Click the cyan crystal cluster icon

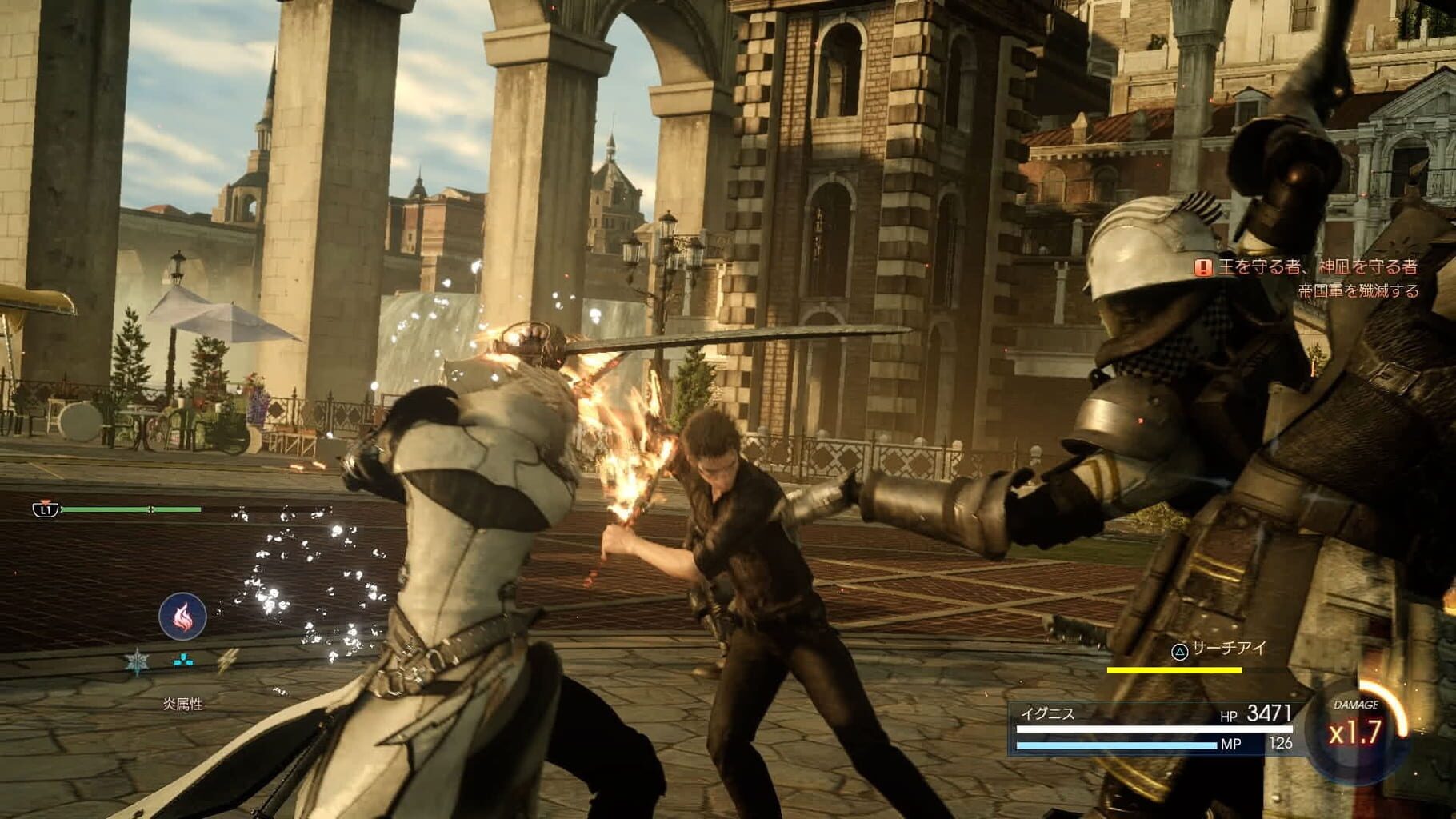(x=182, y=659)
